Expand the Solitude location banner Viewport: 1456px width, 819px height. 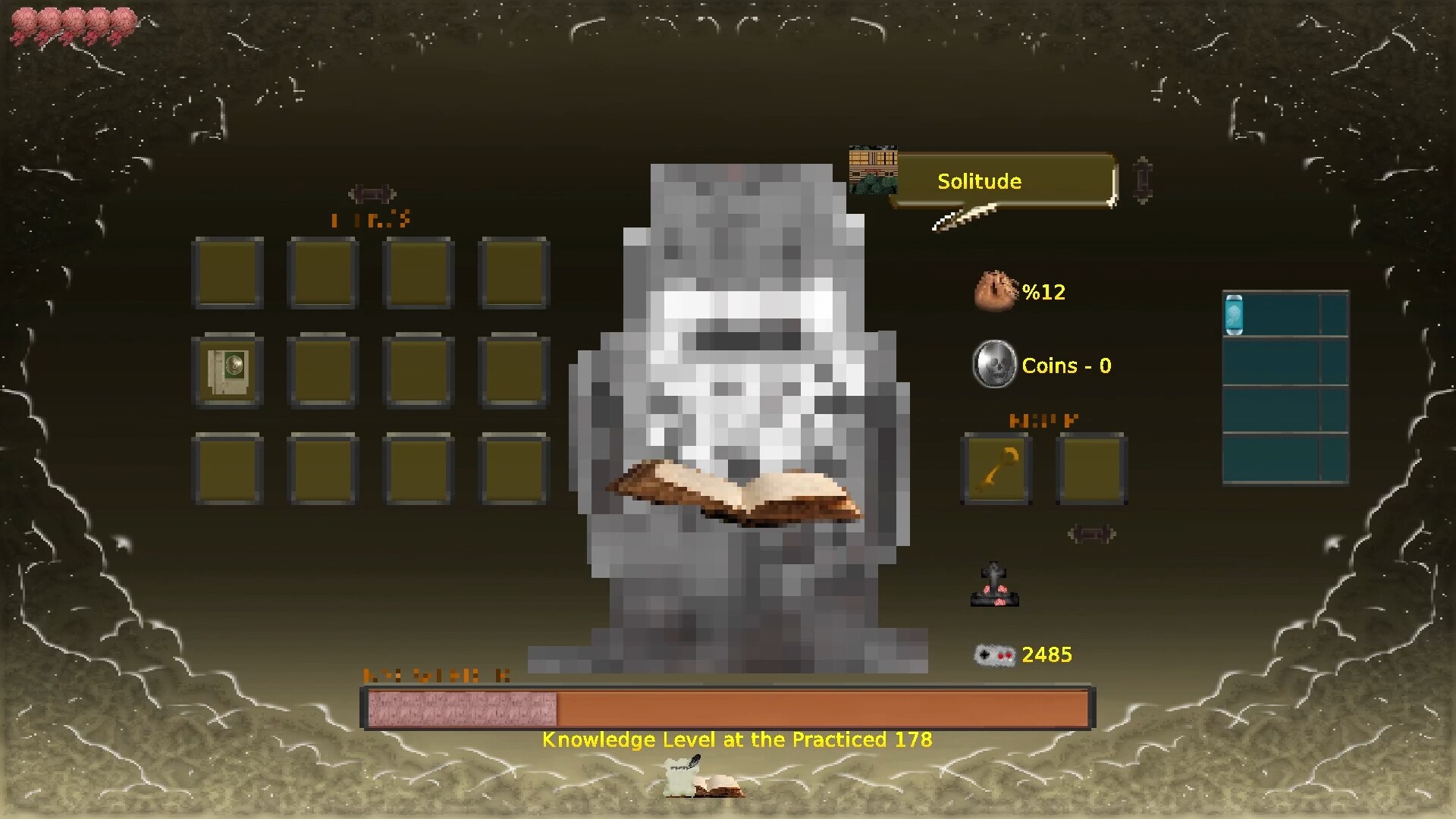(x=979, y=181)
